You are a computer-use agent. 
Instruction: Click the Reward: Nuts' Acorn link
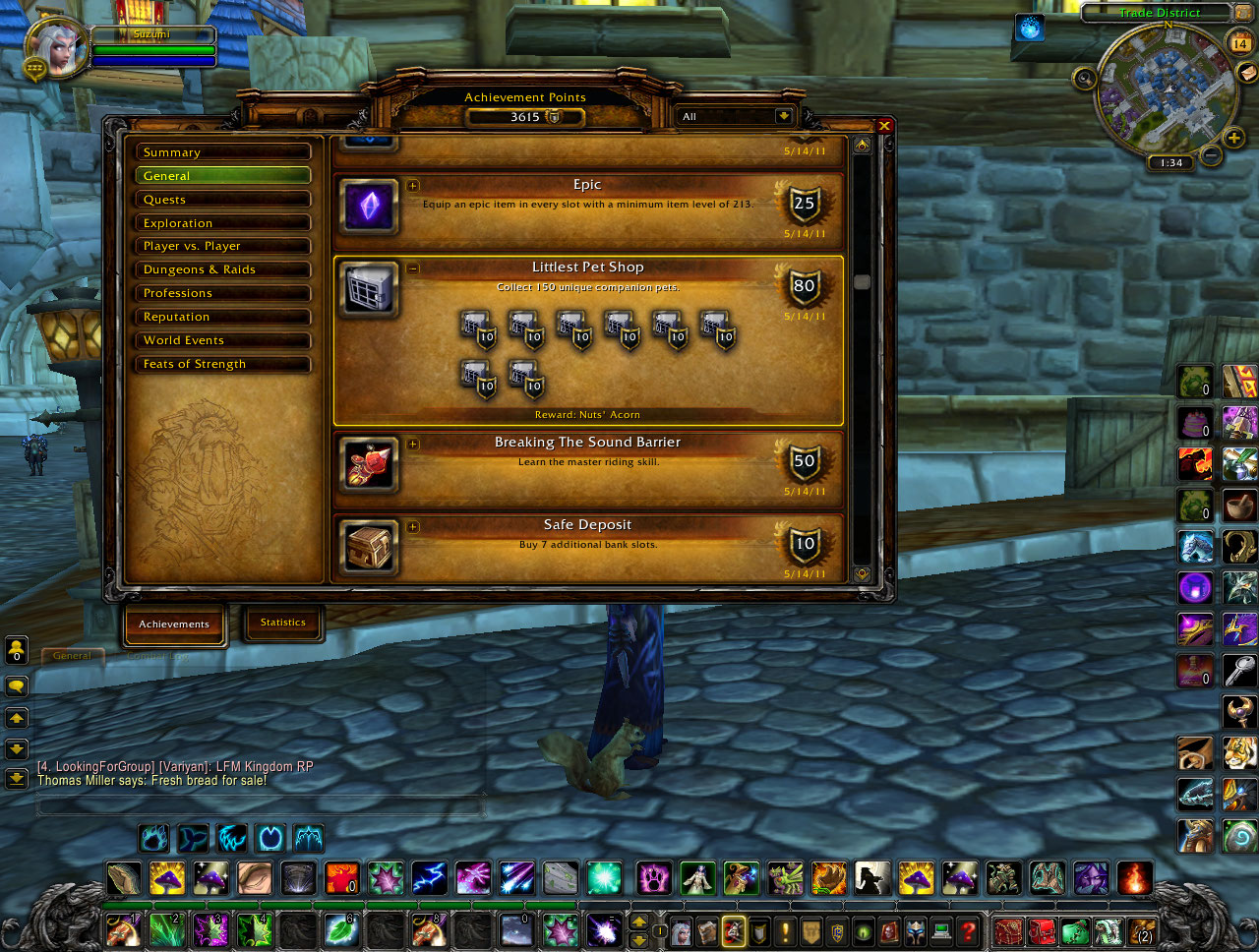[x=587, y=415]
